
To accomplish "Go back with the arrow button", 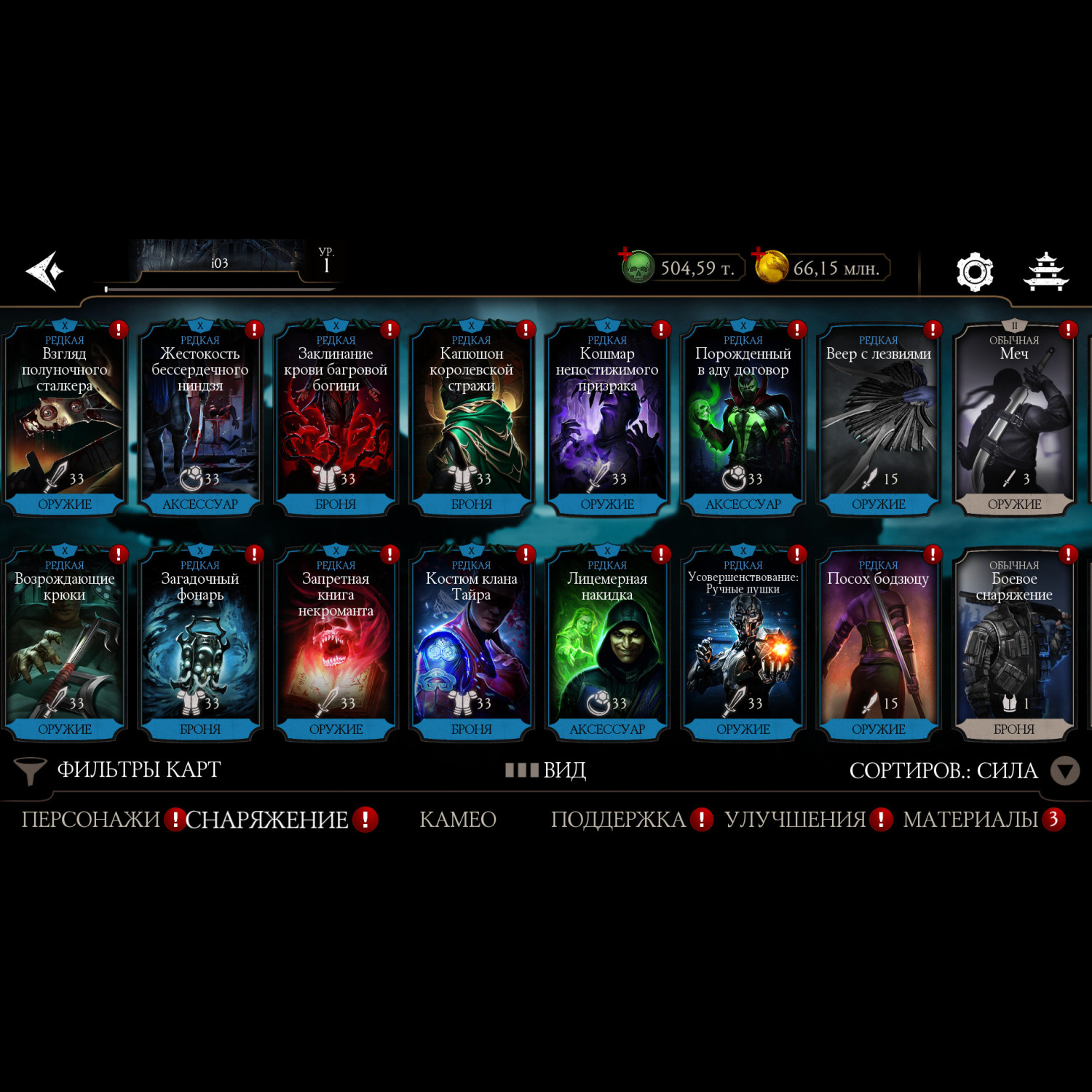I will pyautogui.click(x=45, y=271).
